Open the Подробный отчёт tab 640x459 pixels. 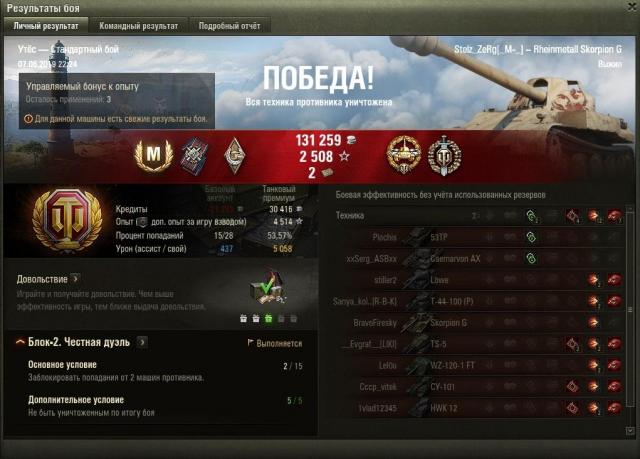(x=230, y=25)
